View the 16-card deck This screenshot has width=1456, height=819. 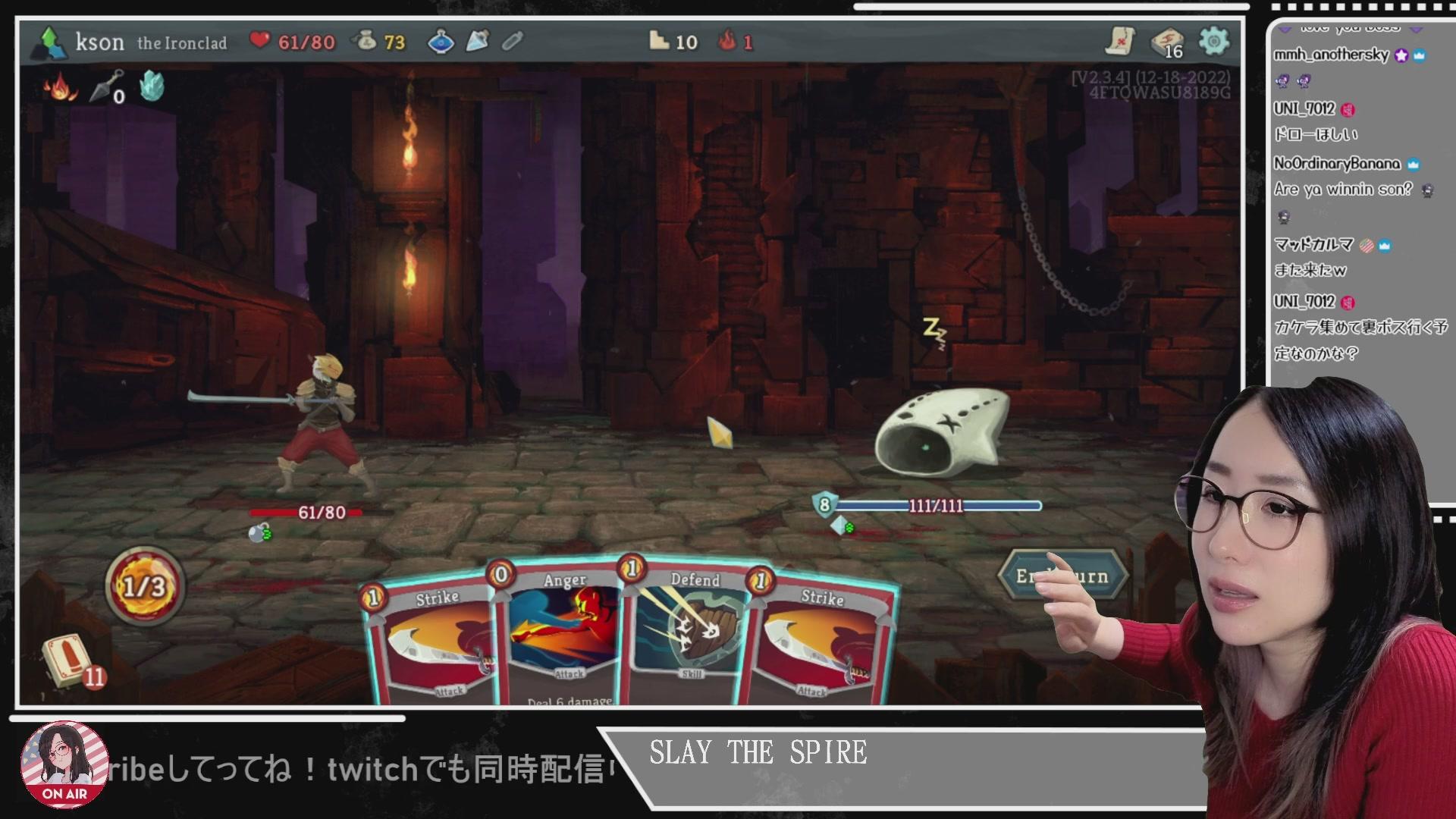pos(1167,42)
